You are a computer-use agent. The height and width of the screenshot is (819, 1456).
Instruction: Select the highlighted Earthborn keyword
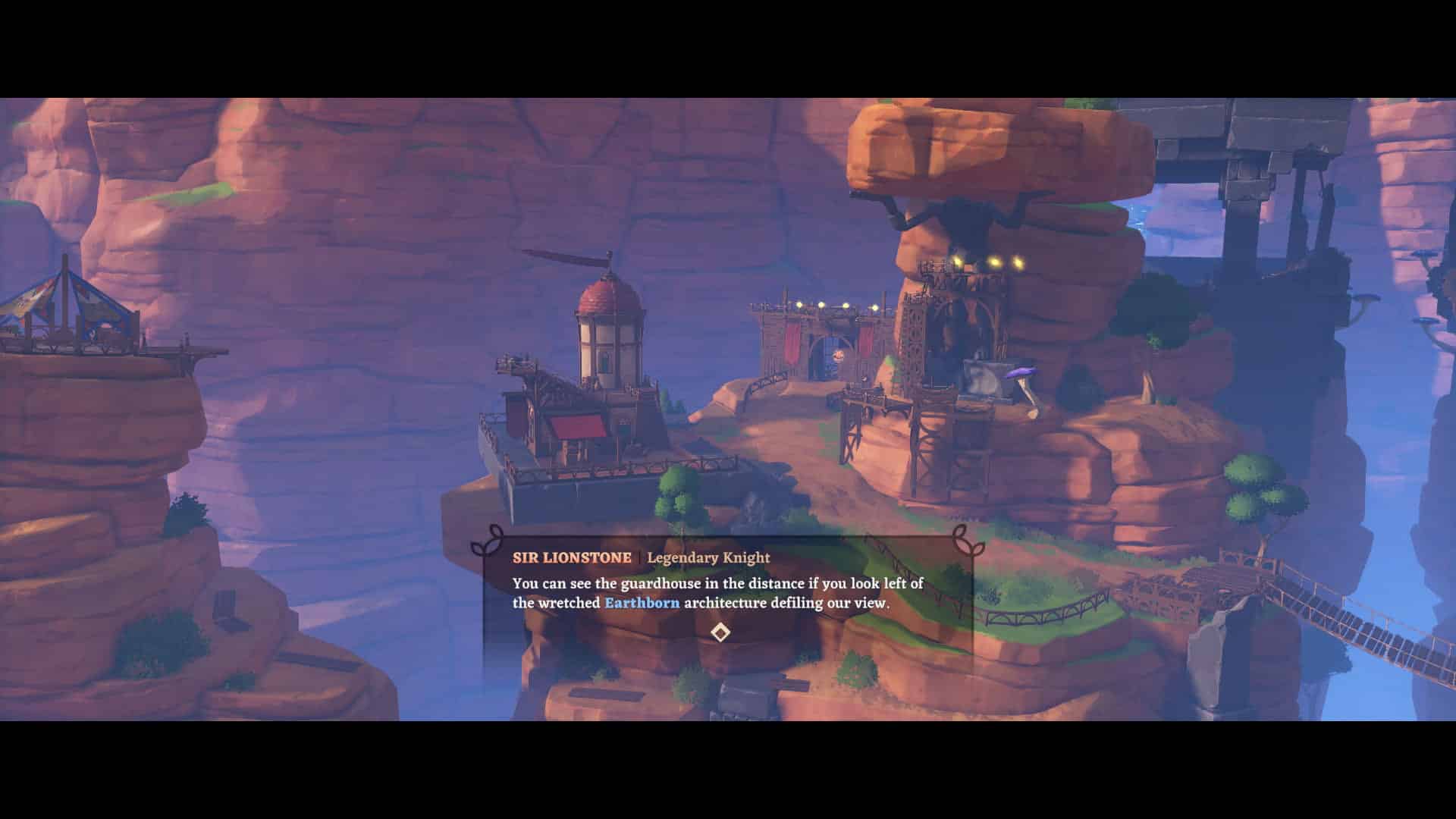[641, 603]
